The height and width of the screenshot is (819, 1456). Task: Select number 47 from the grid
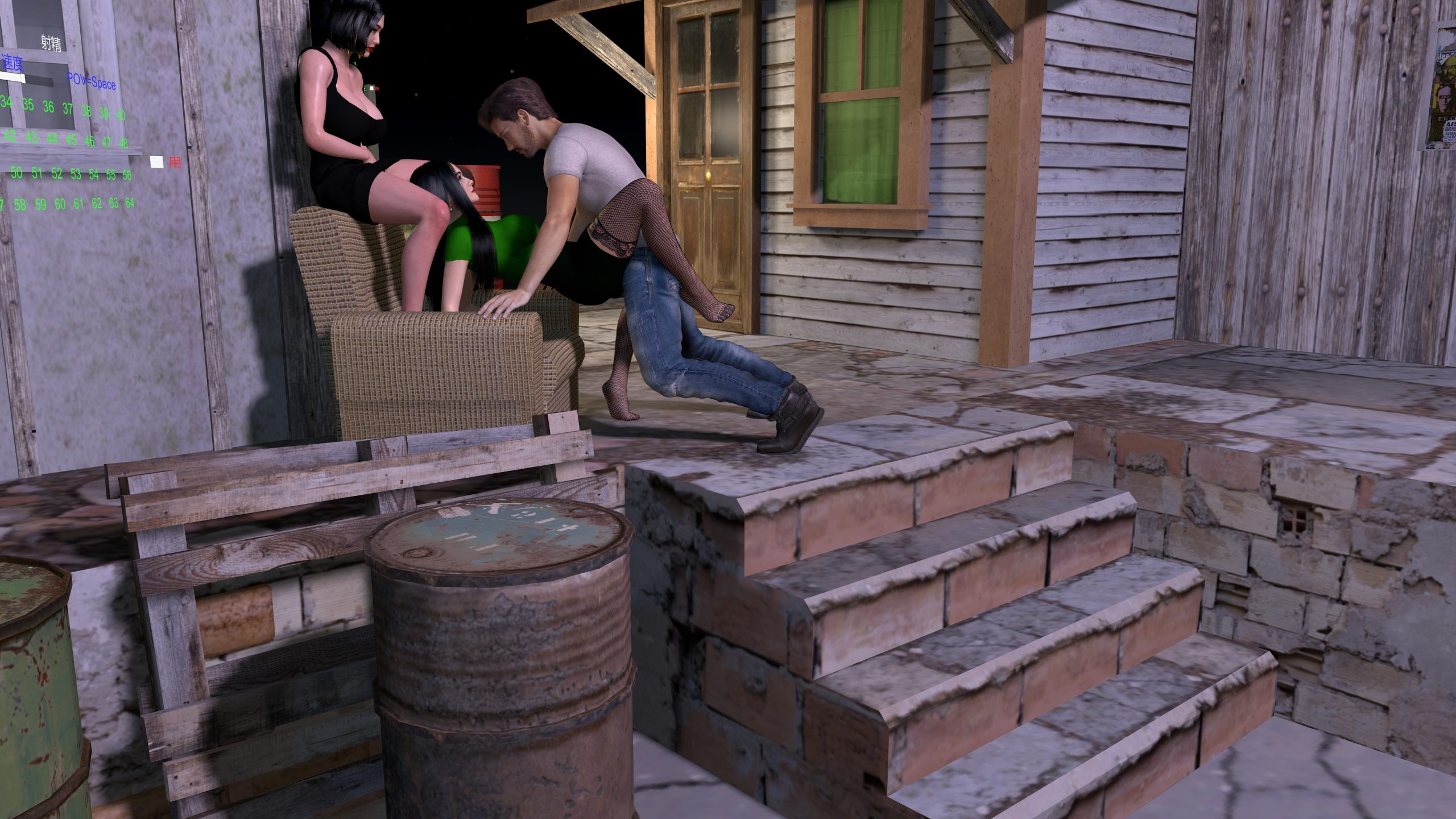[x=106, y=142]
